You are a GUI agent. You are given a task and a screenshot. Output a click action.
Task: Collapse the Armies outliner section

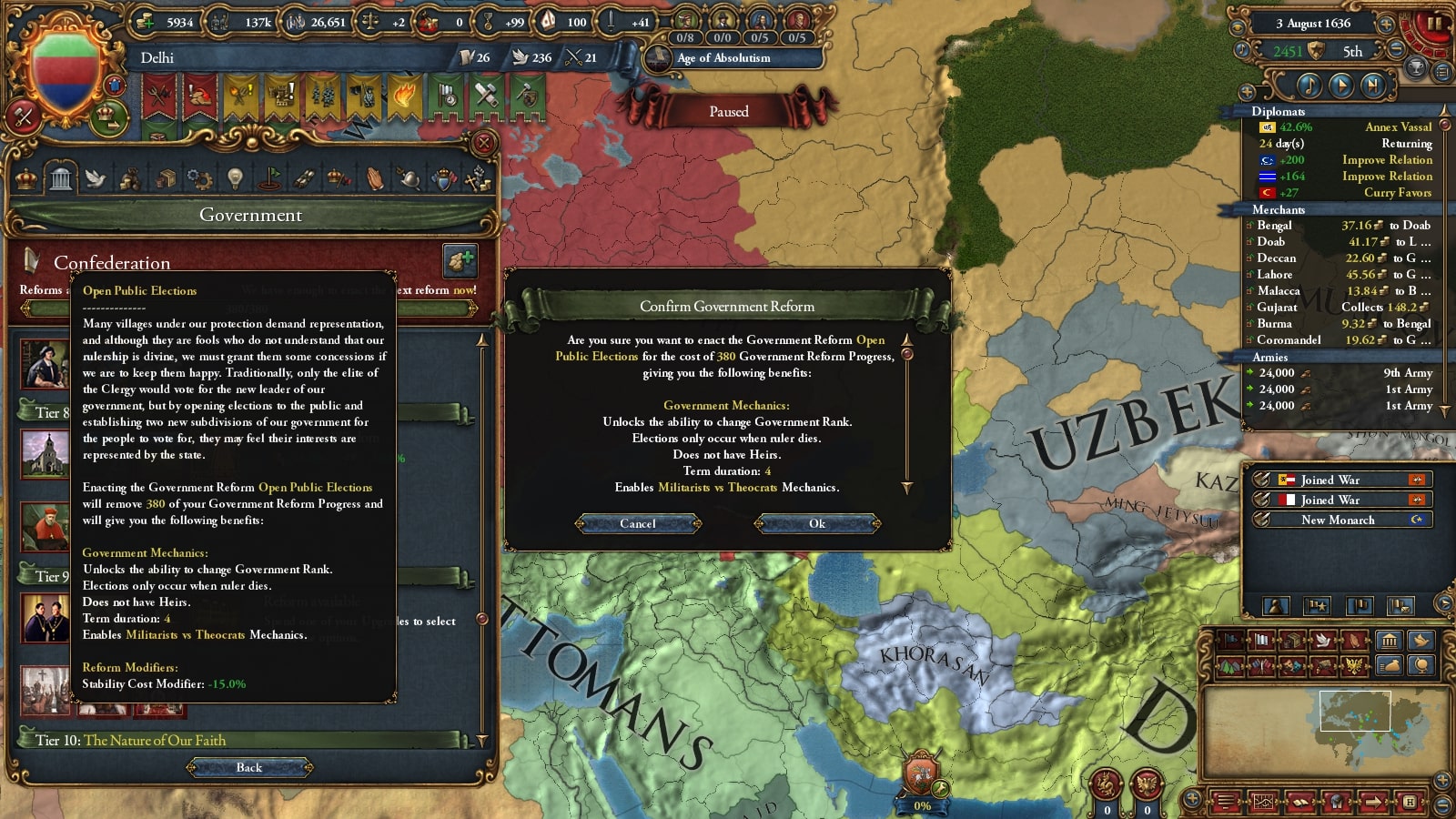pyautogui.click(x=1269, y=357)
